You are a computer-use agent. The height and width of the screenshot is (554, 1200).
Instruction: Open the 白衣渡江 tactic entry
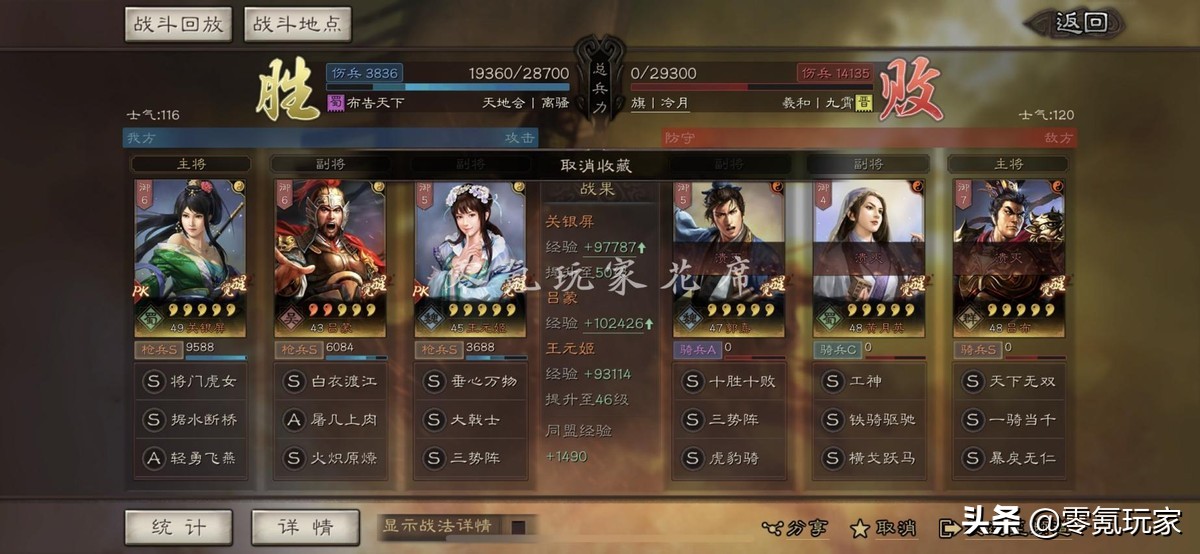pyautogui.click(x=330, y=381)
